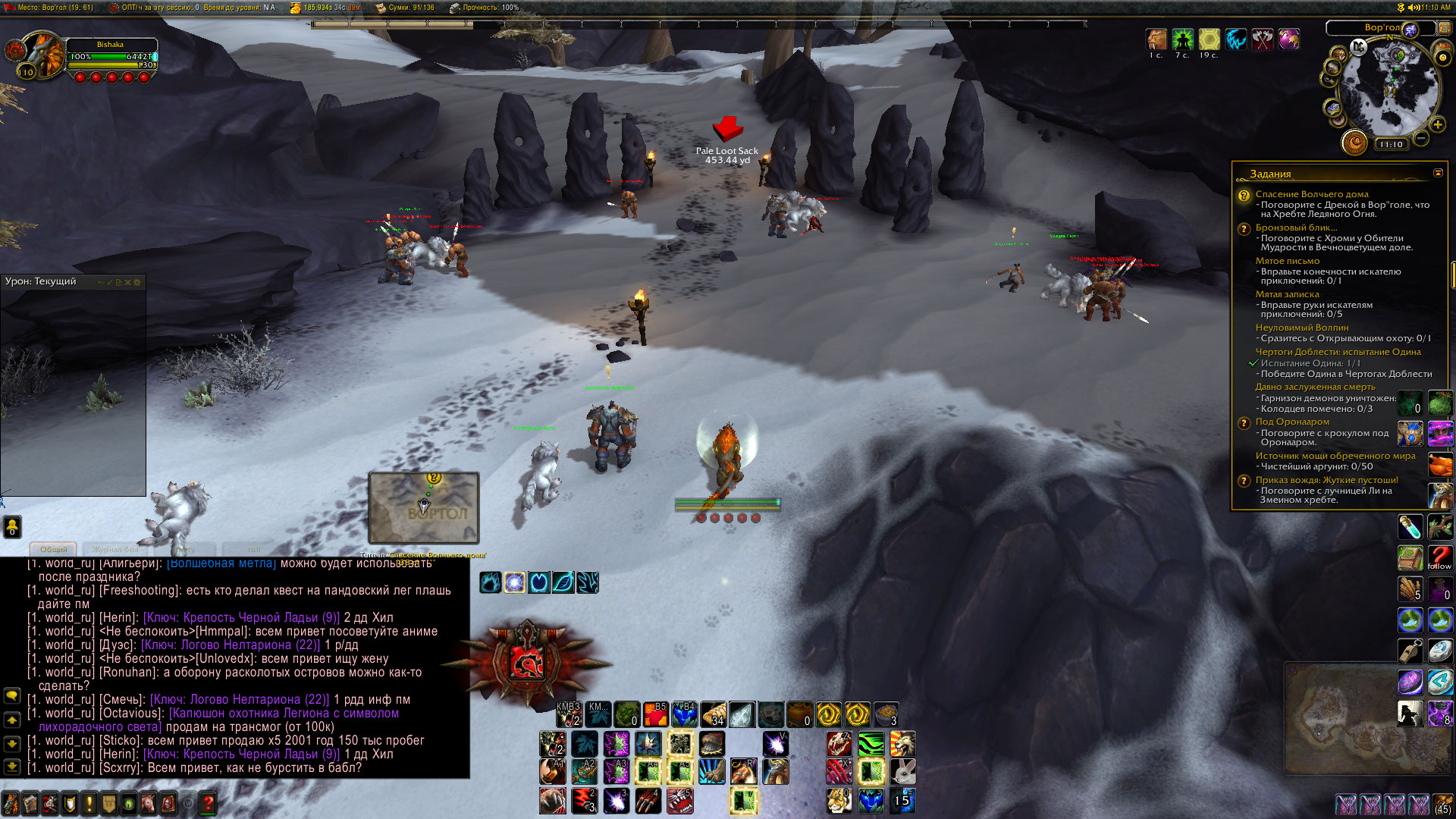The image size is (1456, 819).
Task: Zoom in the minimap with the plus button
Action: tap(1438, 124)
